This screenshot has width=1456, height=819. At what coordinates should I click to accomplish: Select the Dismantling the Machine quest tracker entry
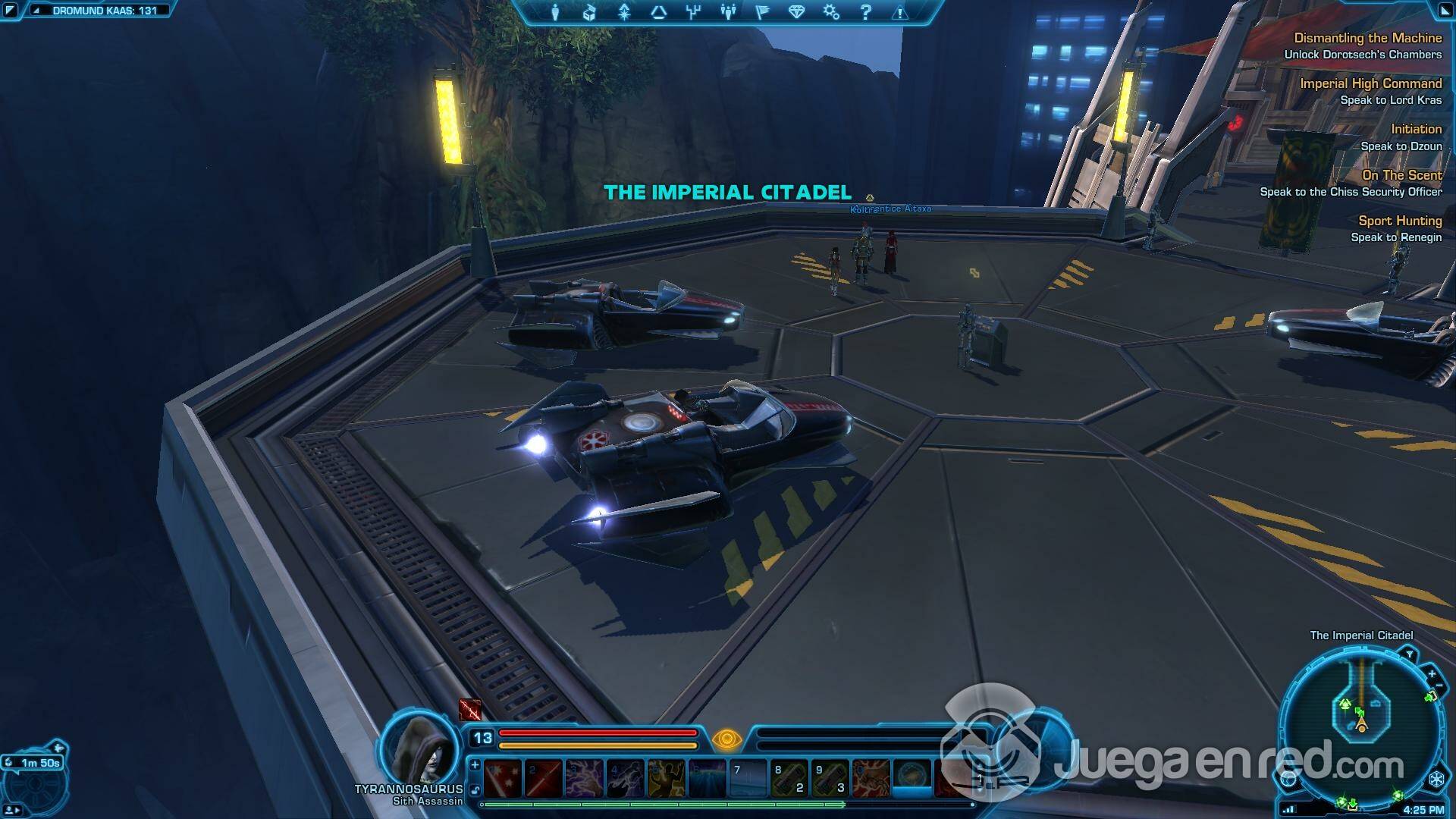(1367, 38)
